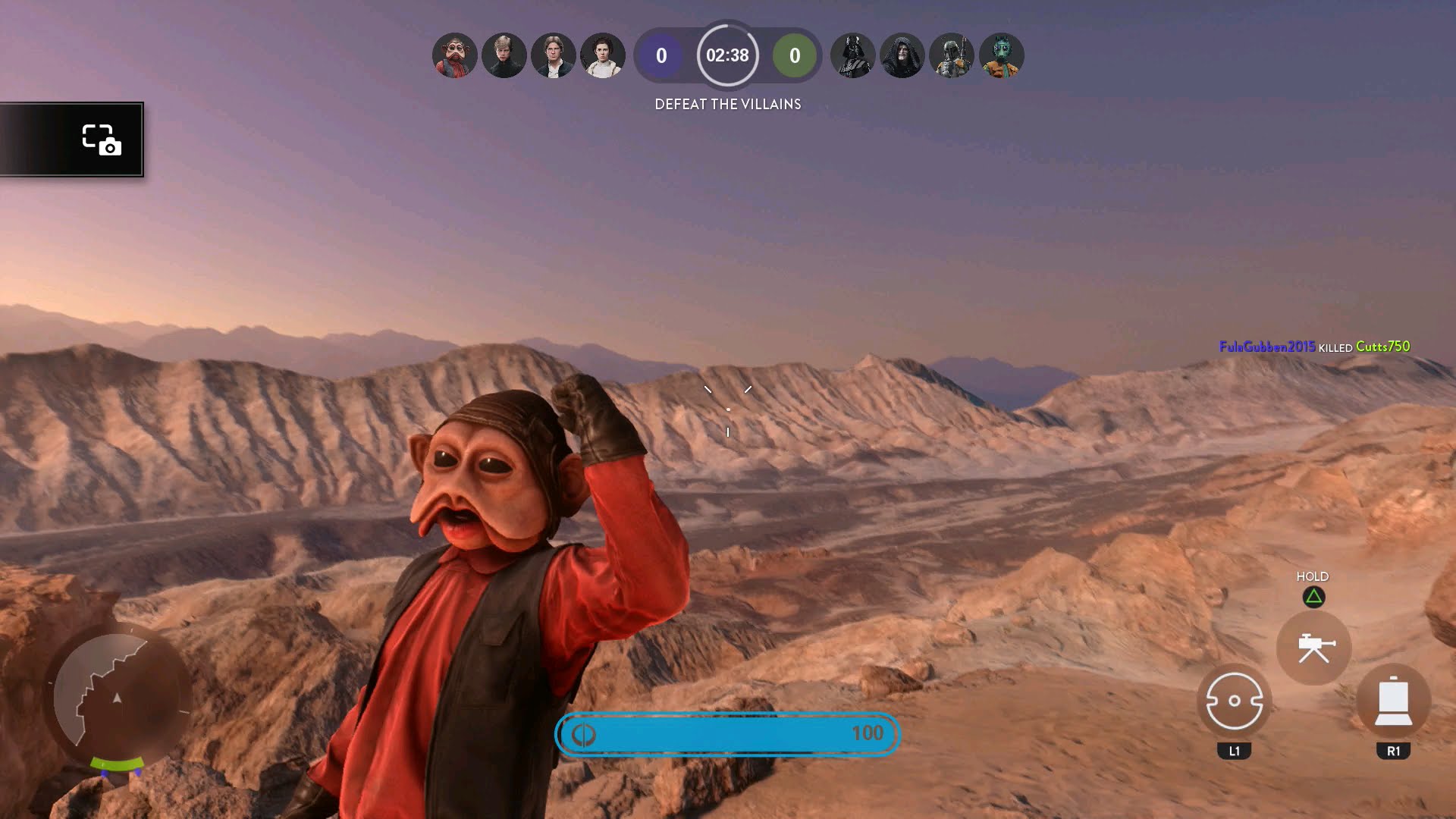Activate the rightmost R1 ability icon
Image resolution: width=1456 pixels, height=819 pixels.
pos(1393,701)
